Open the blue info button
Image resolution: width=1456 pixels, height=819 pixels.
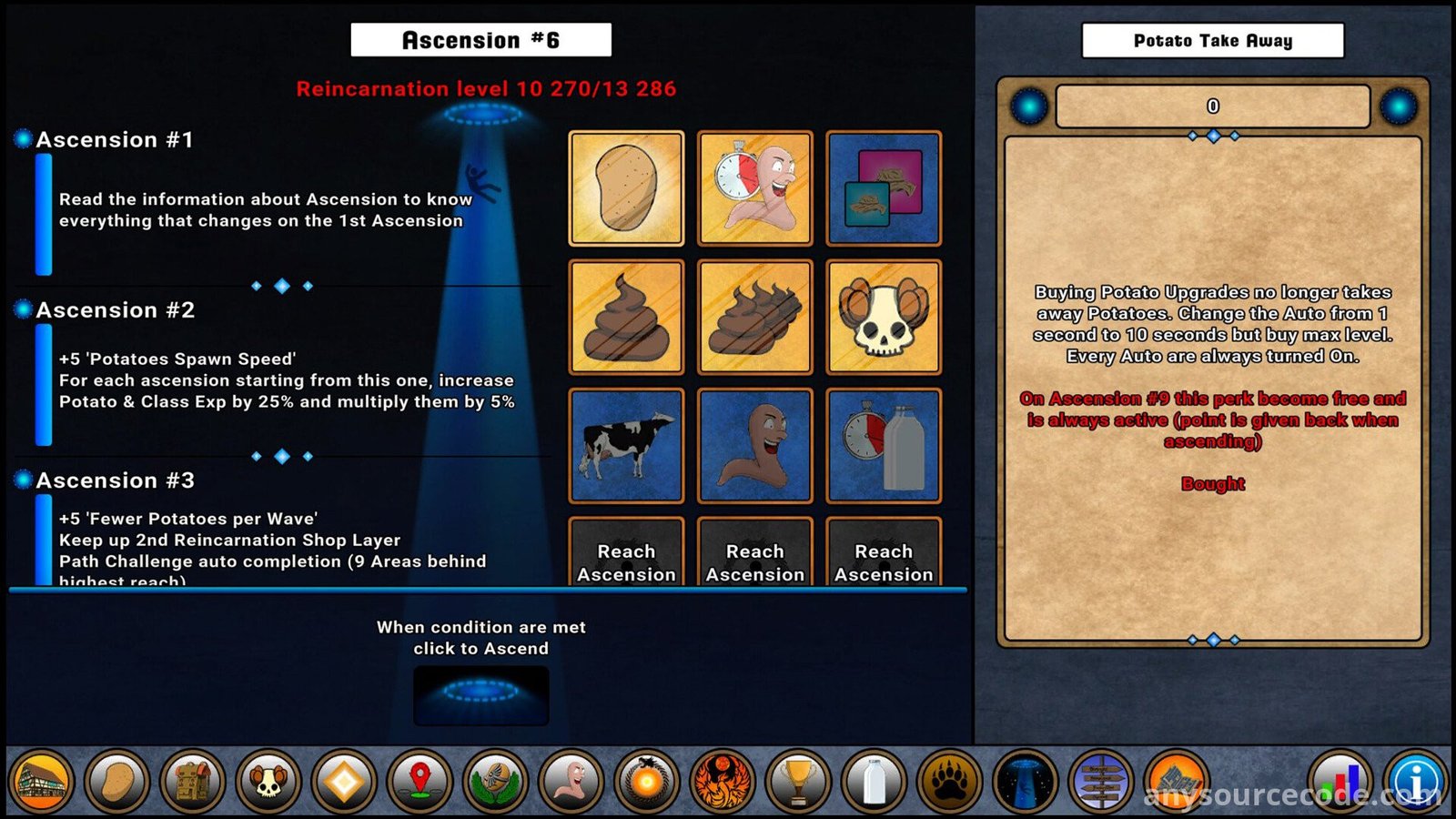[x=1416, y=782]
